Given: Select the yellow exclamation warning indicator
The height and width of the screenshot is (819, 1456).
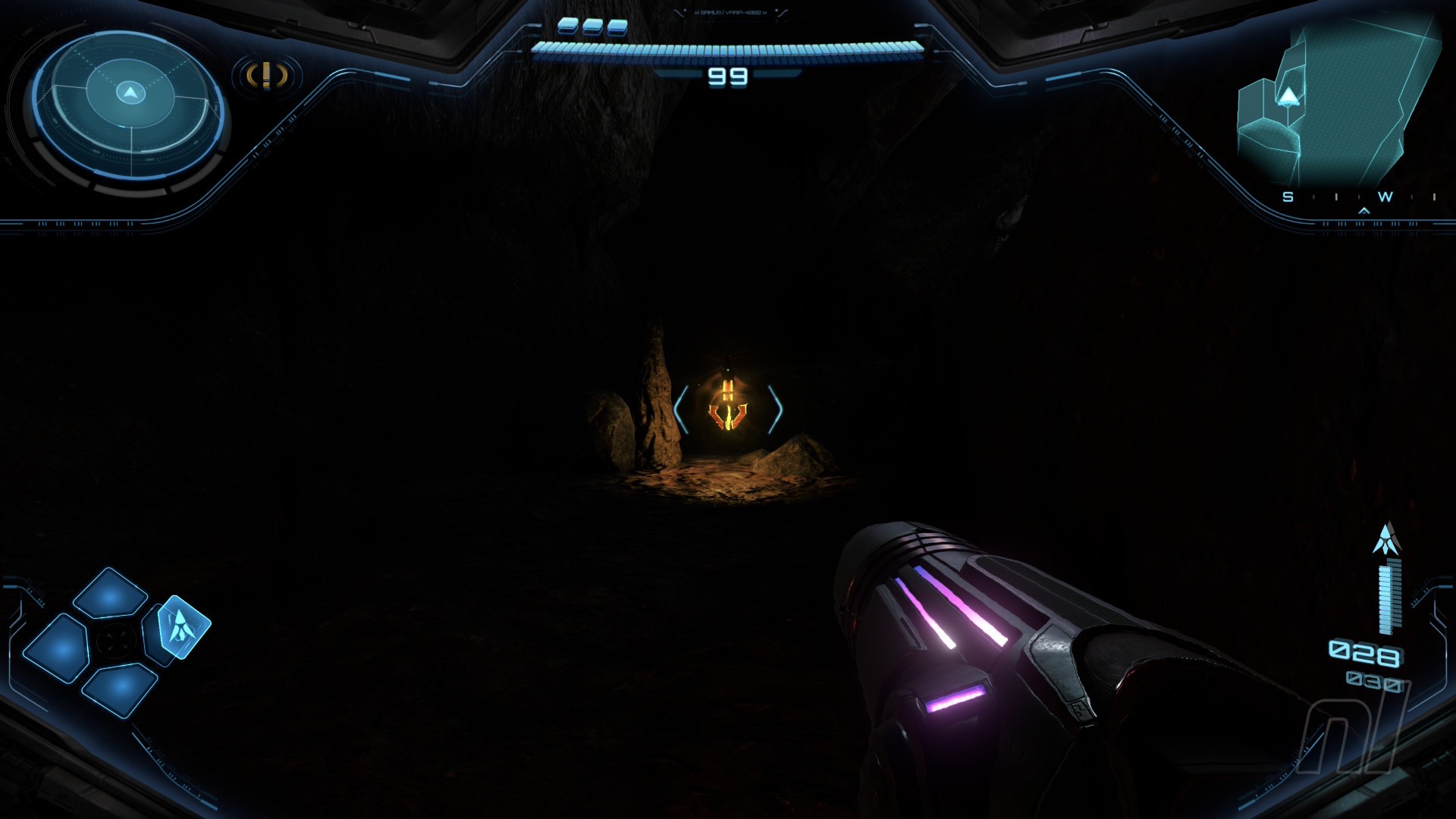Looking at the screenshot, I should click(267, 76).
